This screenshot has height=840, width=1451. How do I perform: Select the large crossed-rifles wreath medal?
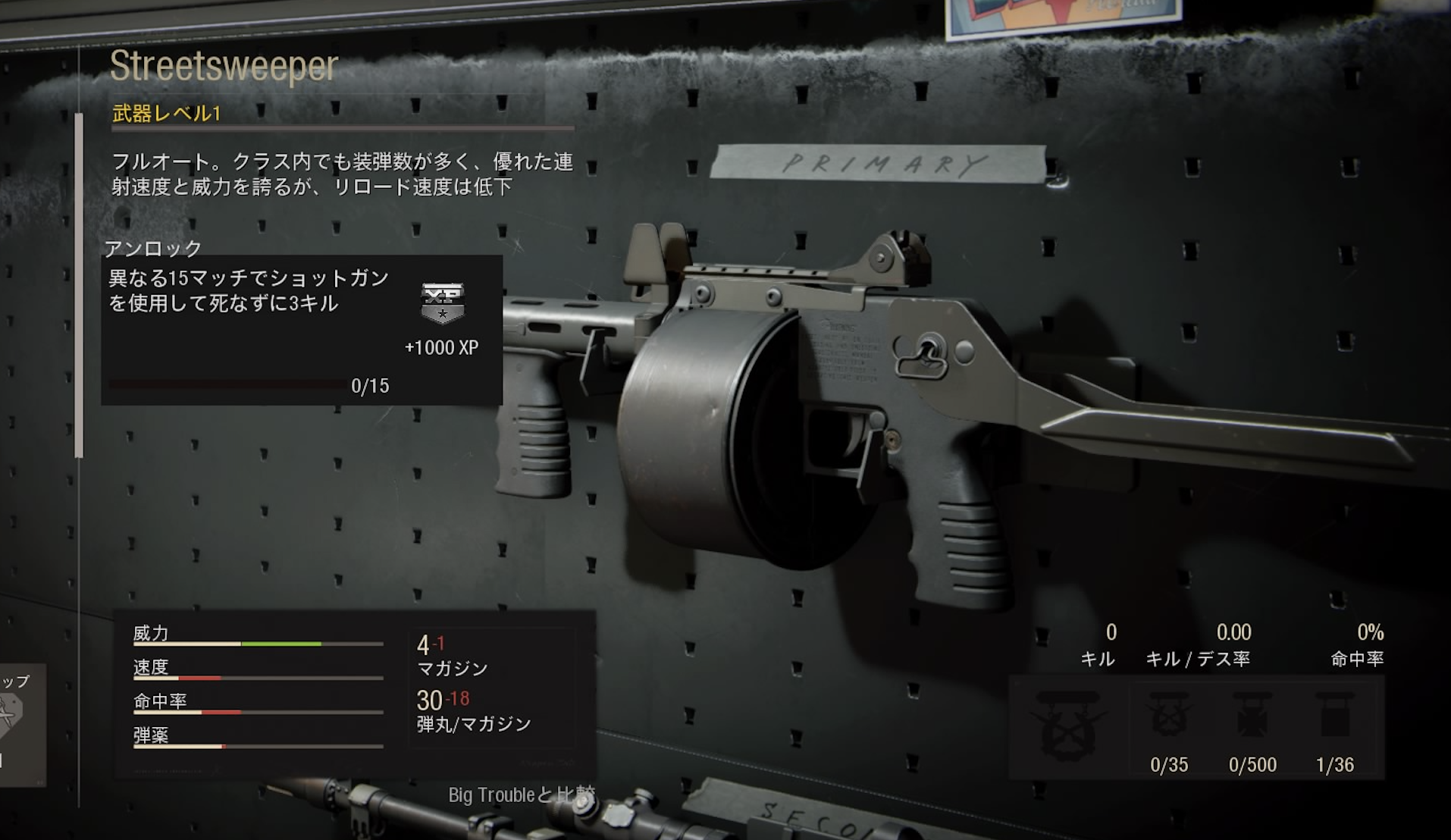(x=1069, y=725)
